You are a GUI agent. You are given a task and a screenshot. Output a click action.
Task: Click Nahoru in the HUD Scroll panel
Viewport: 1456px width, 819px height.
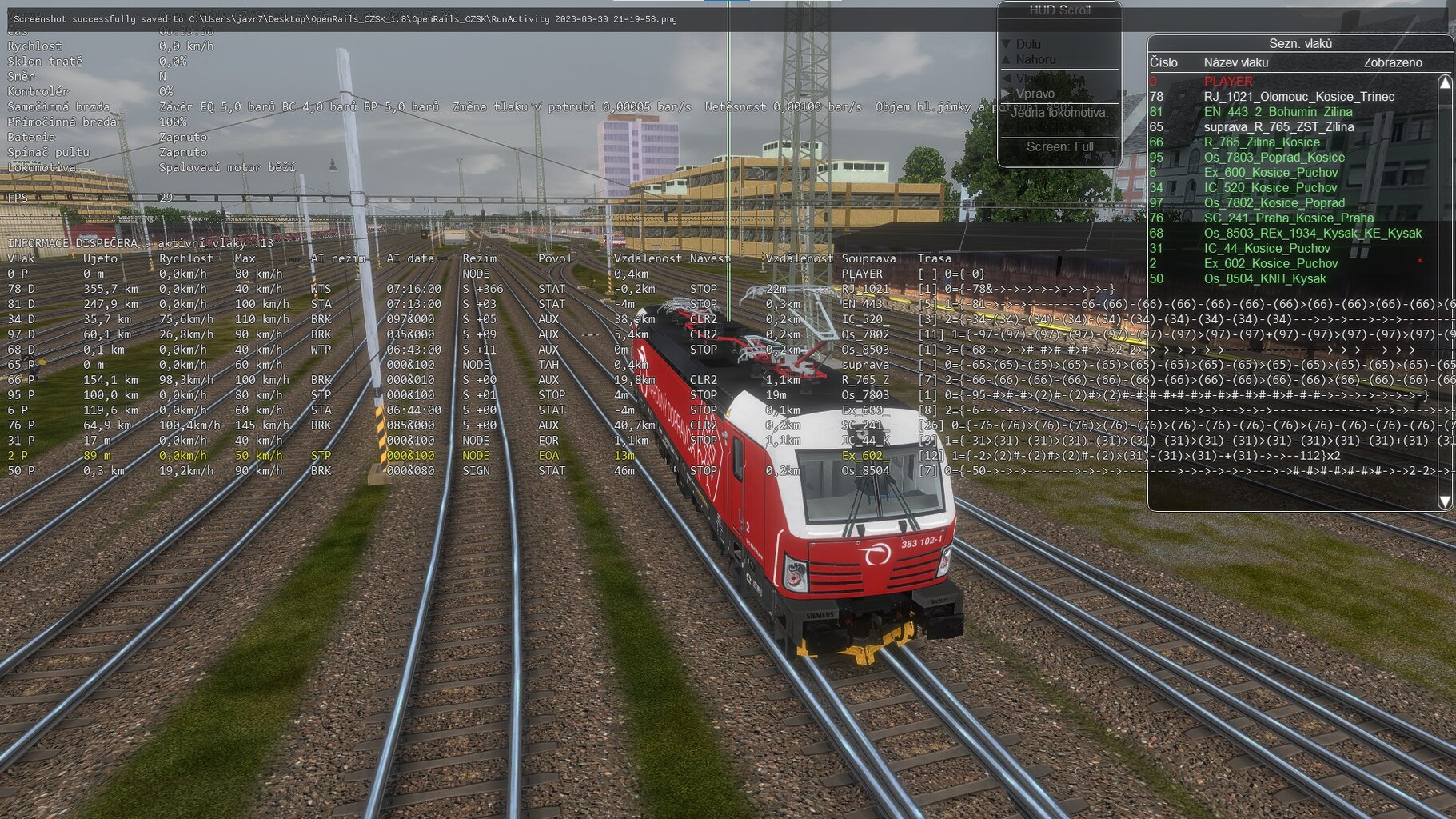coord(1035,59)
